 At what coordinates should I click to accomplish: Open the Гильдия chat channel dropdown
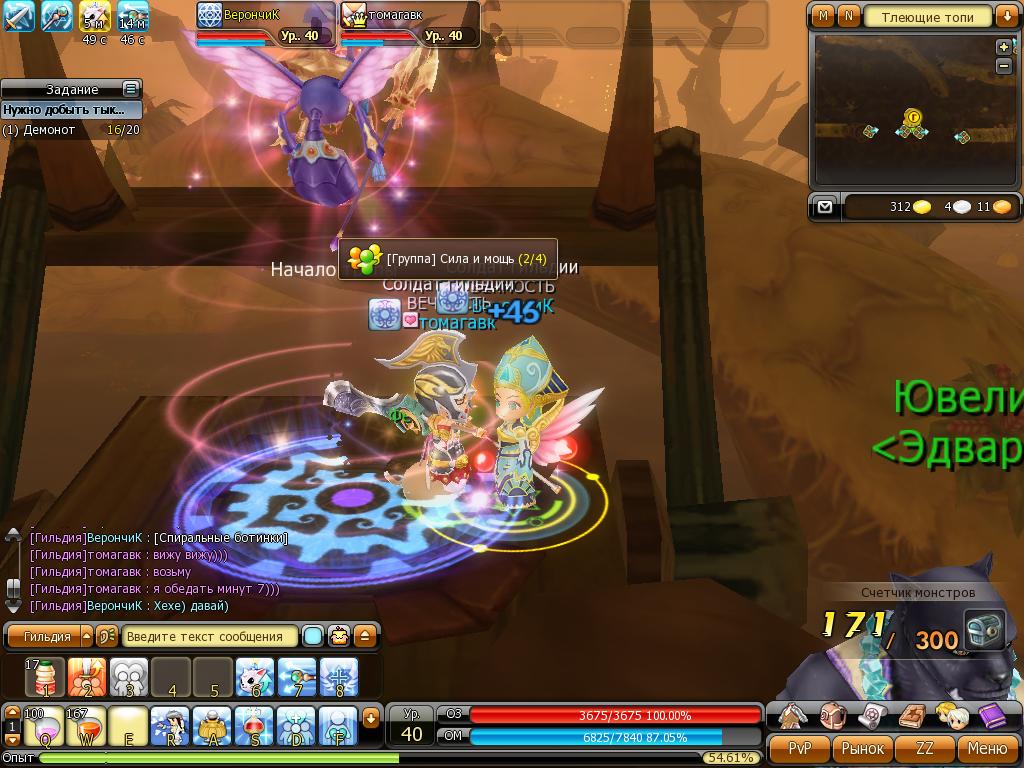(86, 636)
